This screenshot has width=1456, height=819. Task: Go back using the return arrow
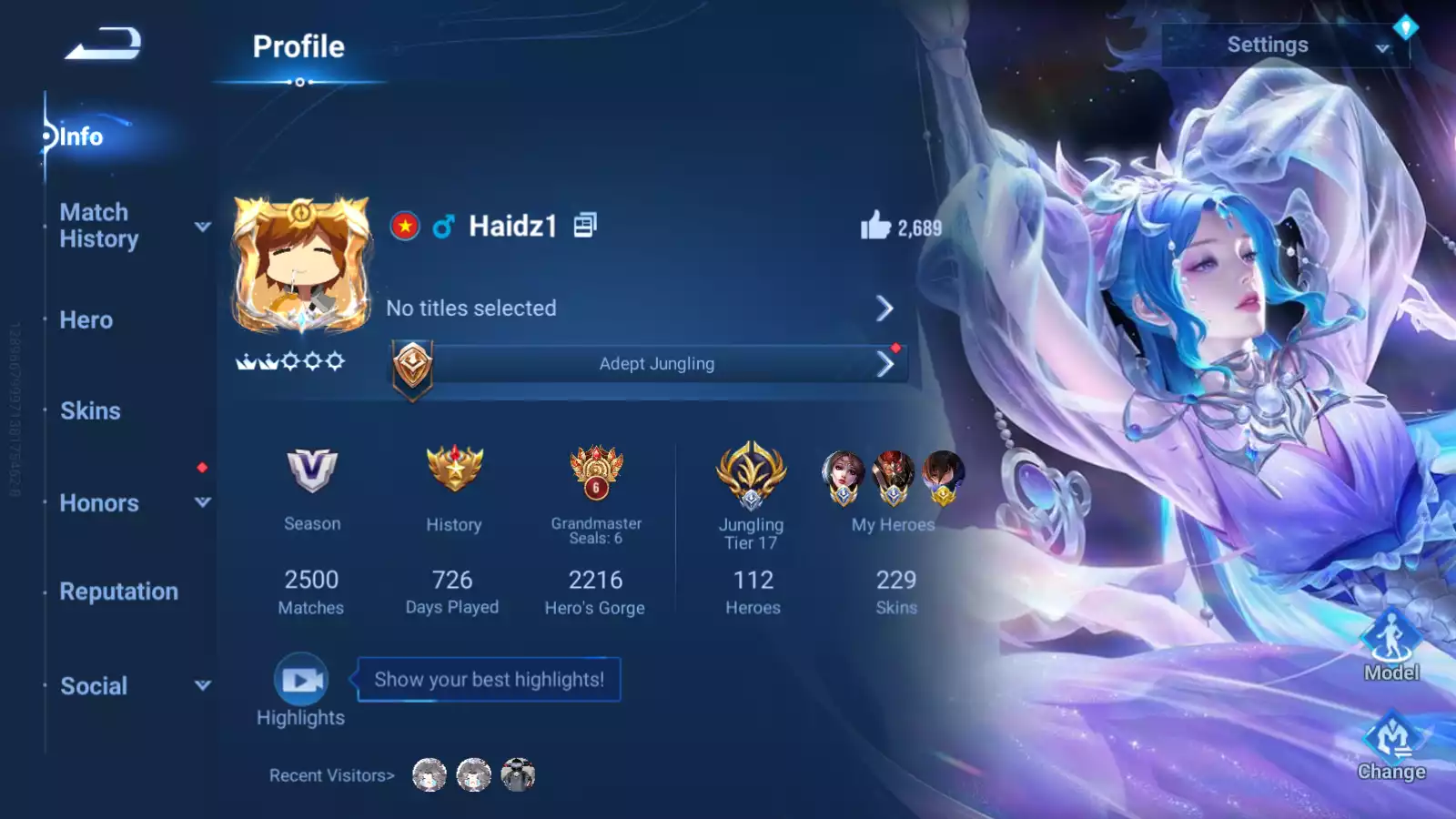coord(103,44)
